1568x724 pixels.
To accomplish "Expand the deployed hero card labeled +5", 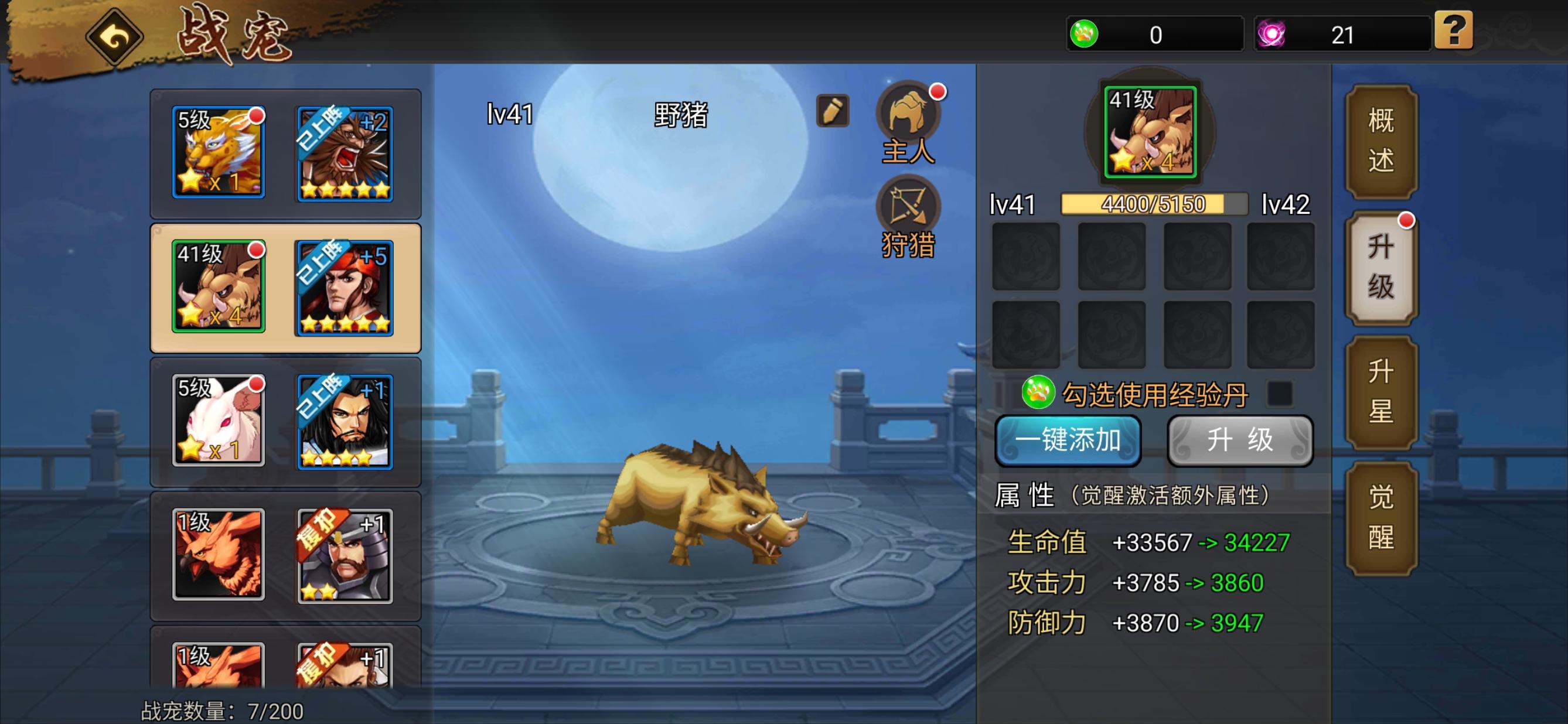I will pos(345,288).
